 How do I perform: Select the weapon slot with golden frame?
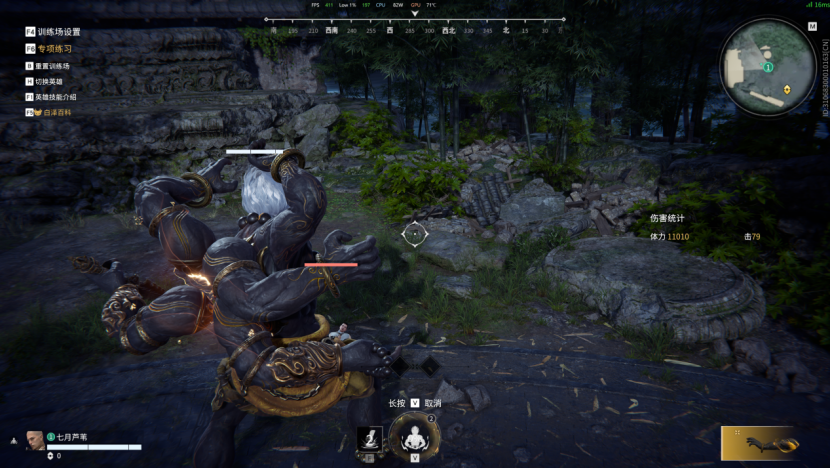pos(760,442)
